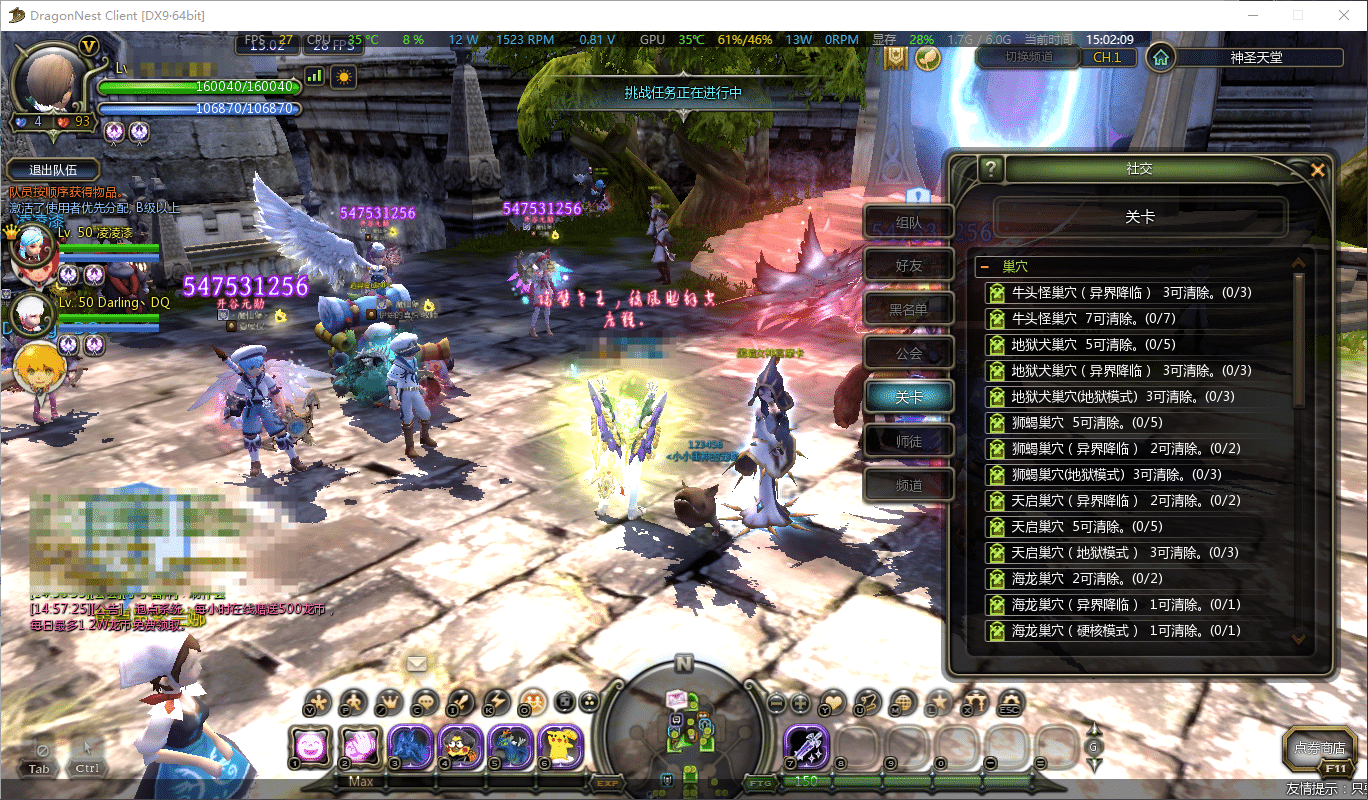The width and height of the screenshot is (1368, 800).
Task: Open the 黑名单 blacklist tab
Action: [x=908, y=310]
